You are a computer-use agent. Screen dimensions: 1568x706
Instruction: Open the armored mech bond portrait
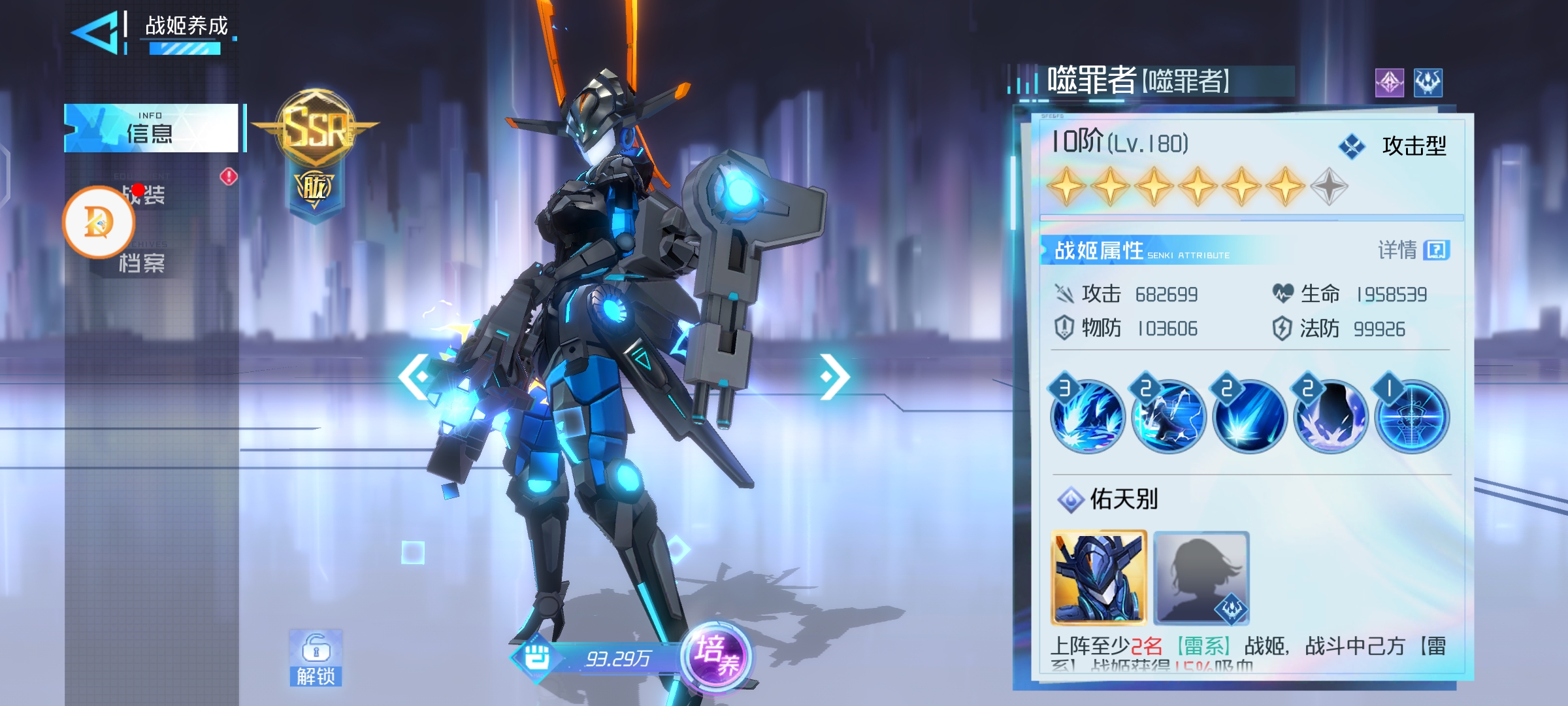(x=1099, y=578)
